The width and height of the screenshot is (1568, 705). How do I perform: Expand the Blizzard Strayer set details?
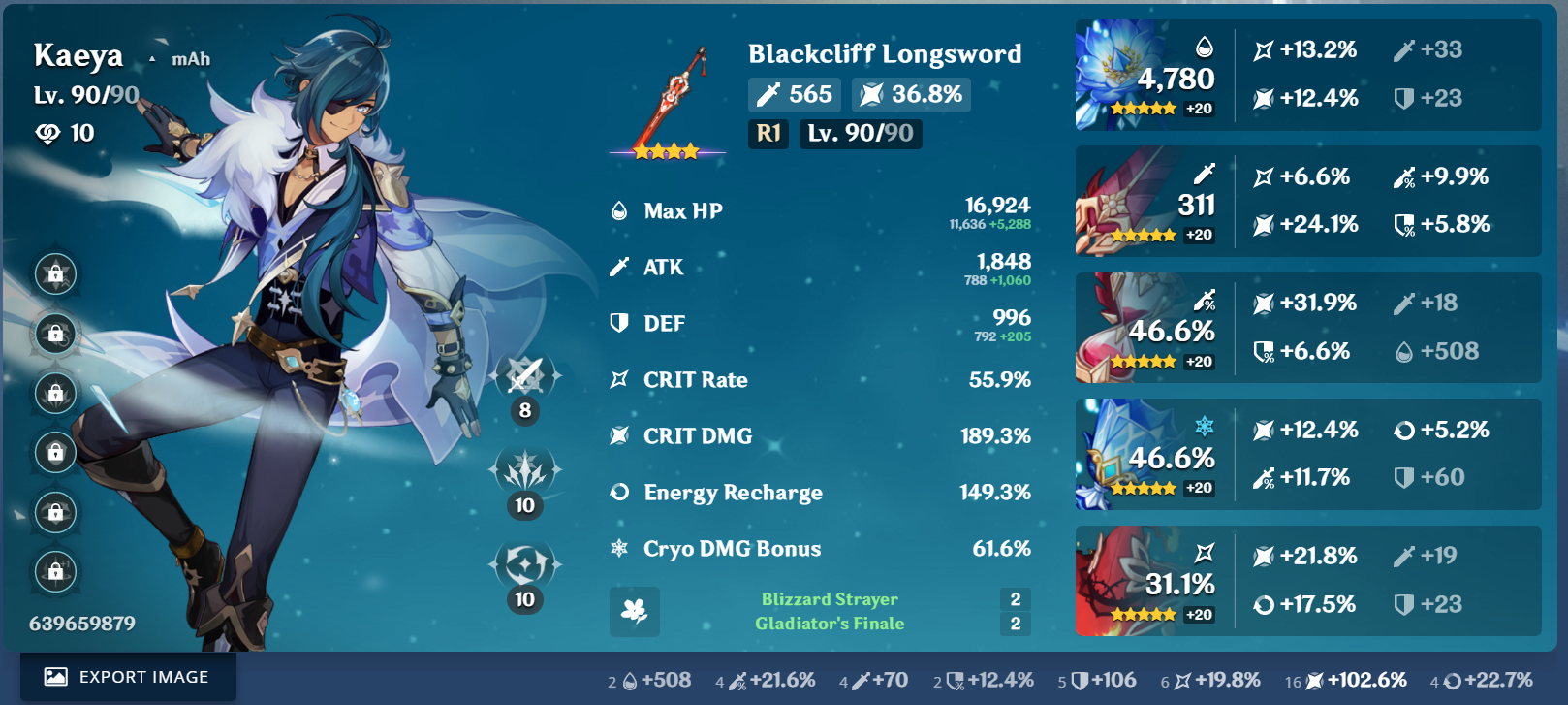pos(828,598)
